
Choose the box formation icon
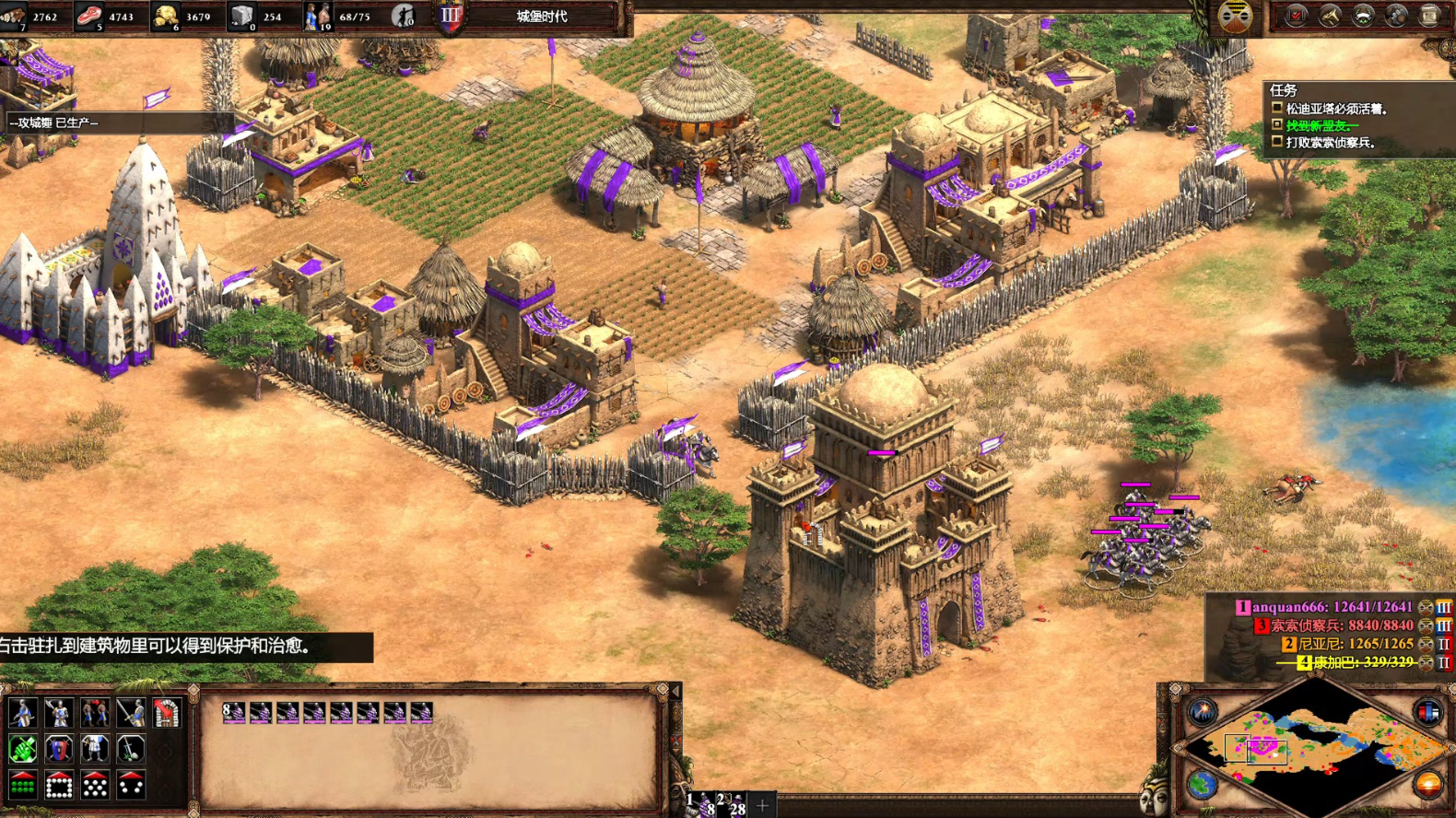(58, 786)
